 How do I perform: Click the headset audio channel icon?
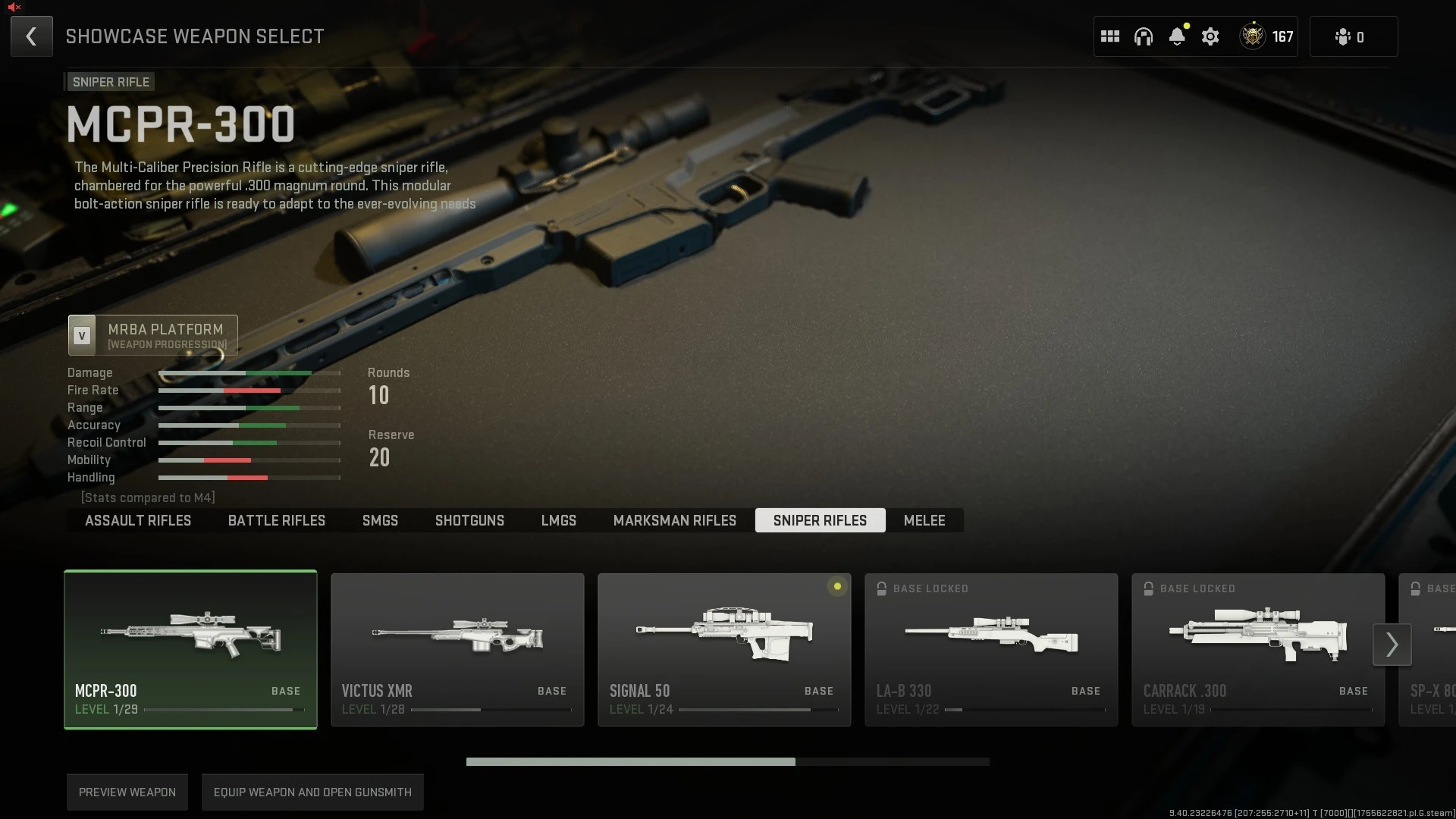1143,36
